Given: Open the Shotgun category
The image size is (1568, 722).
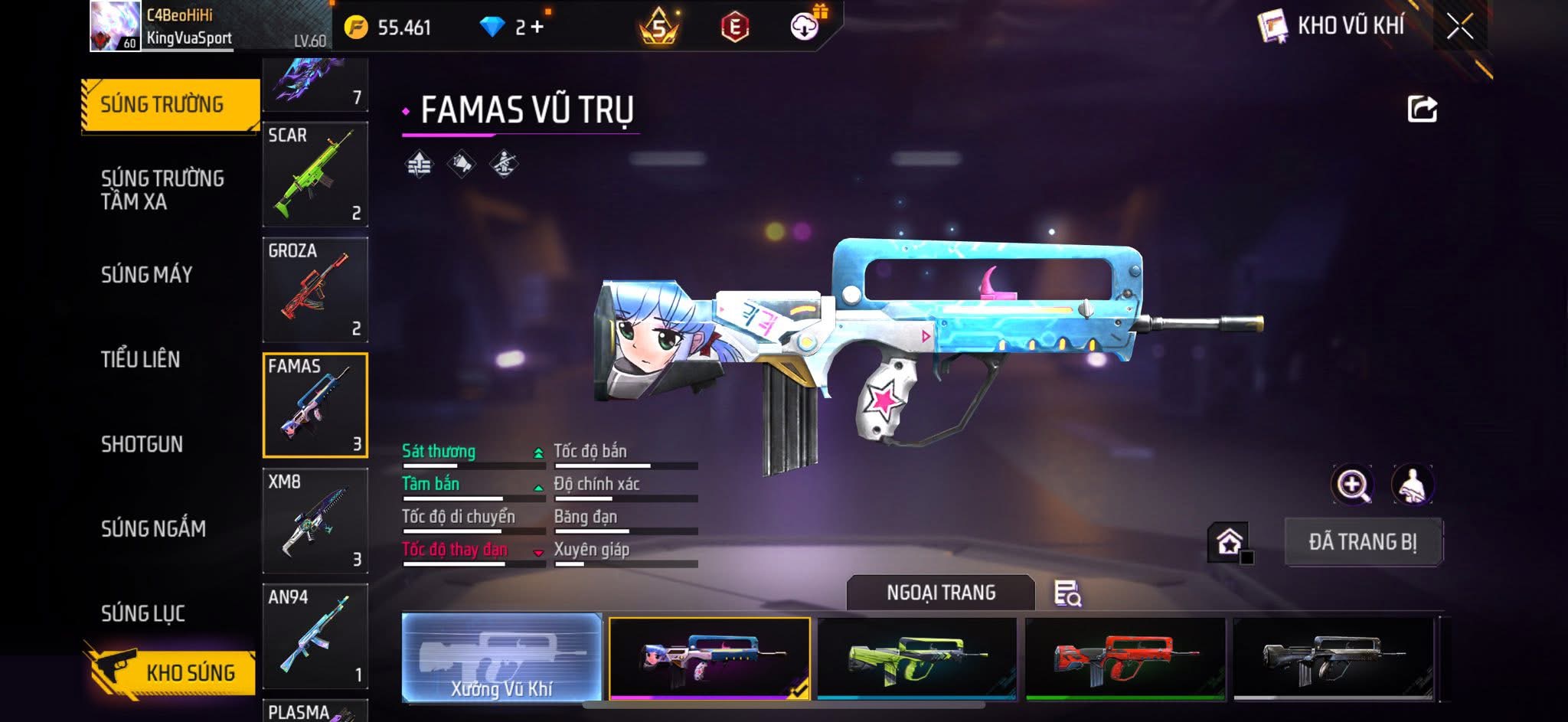Looking at the screenshot, I should coord(142,444).
